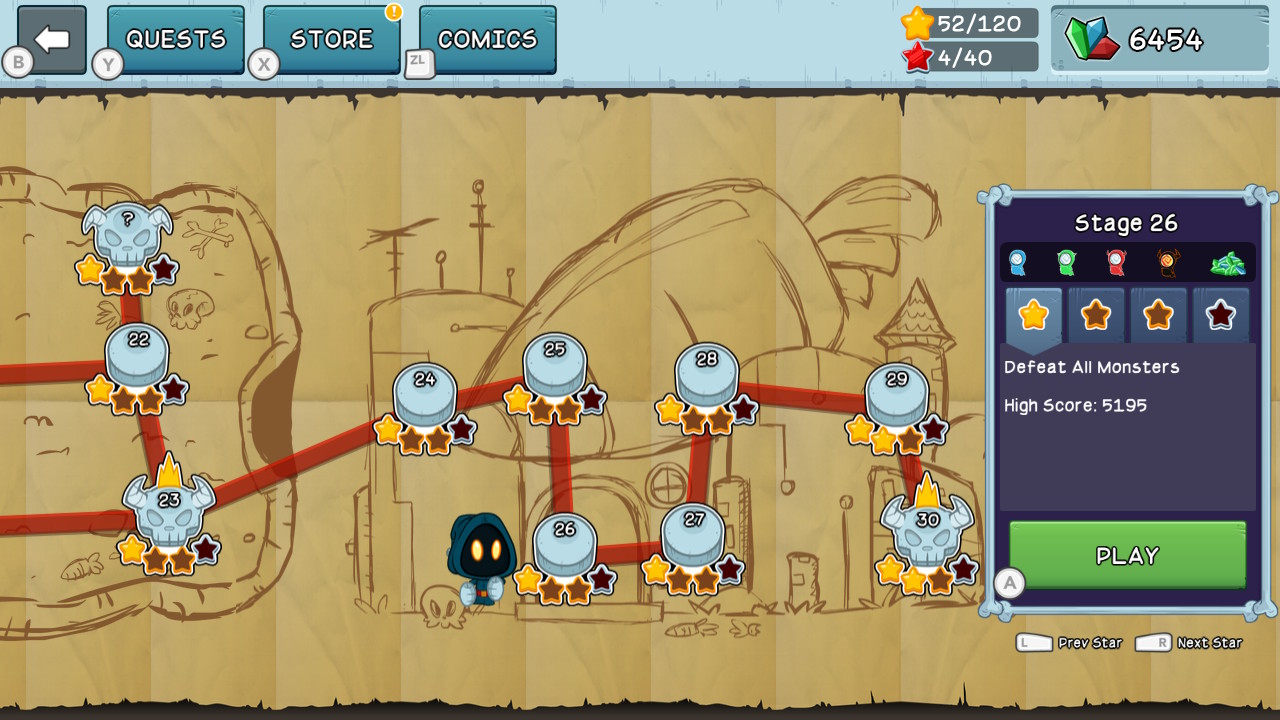The image size is (1280, 720).
Task: Click the back arrow button
Action: 47,38
